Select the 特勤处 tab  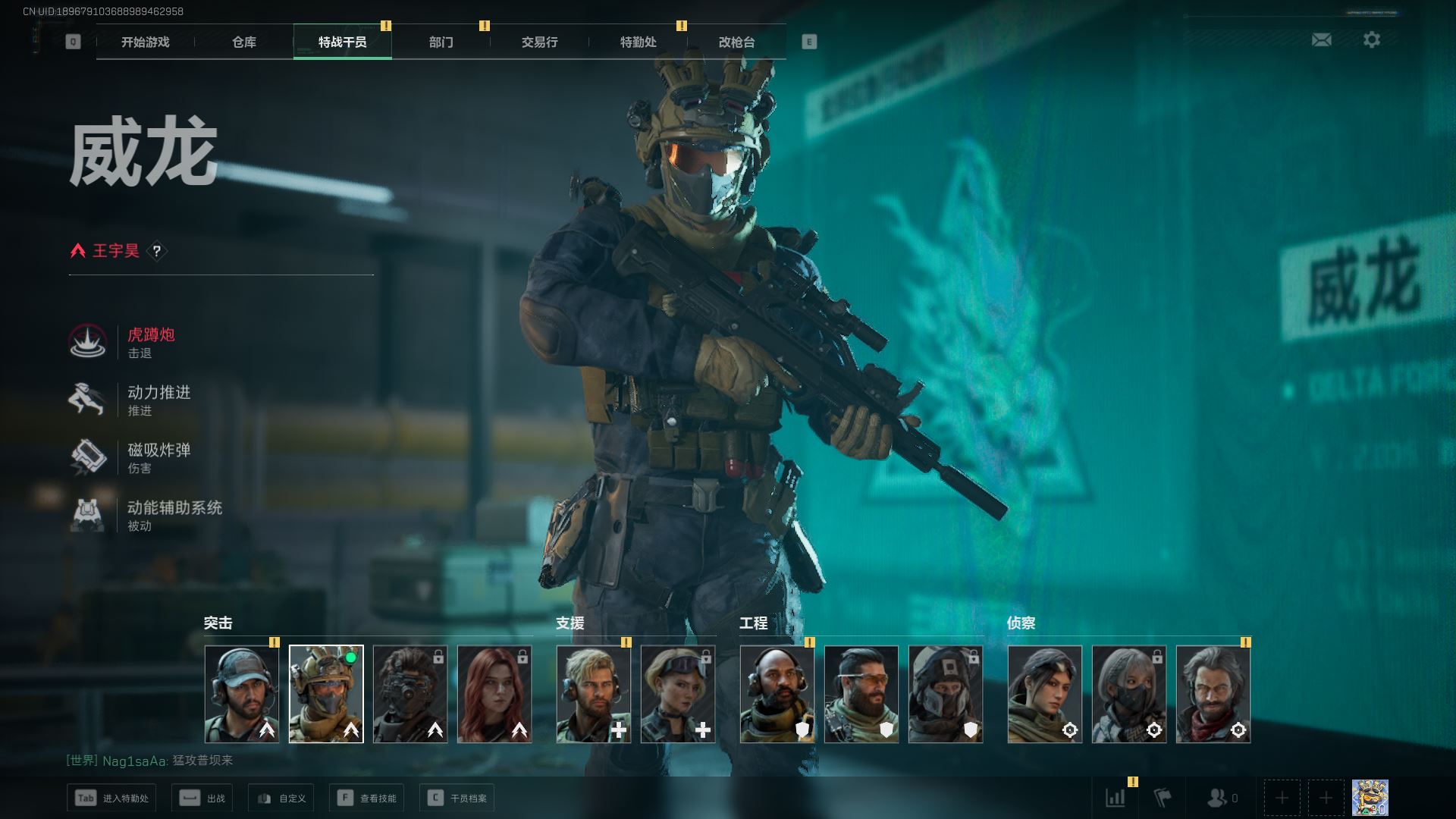click(638, 42)
